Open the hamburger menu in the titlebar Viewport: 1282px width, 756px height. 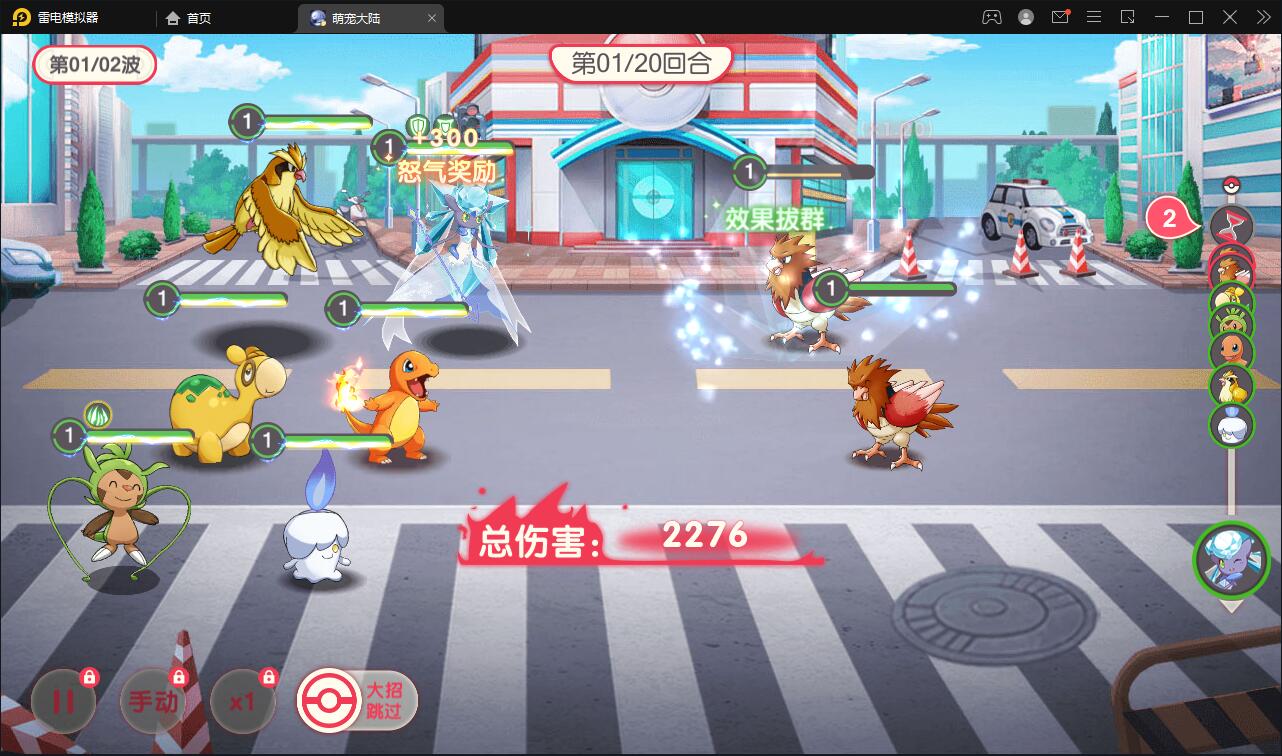pos(1094,17)
